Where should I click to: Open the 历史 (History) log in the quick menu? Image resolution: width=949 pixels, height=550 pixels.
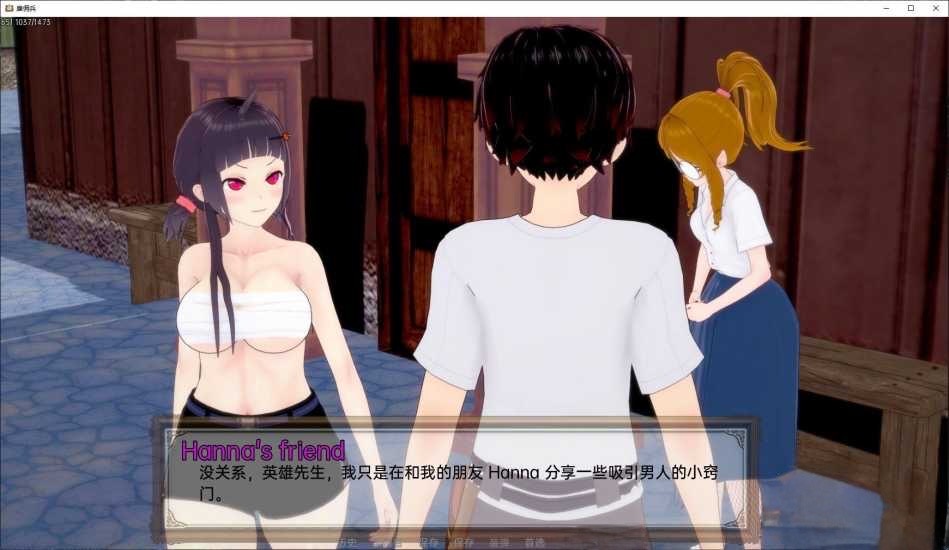[x=346, y=543]
